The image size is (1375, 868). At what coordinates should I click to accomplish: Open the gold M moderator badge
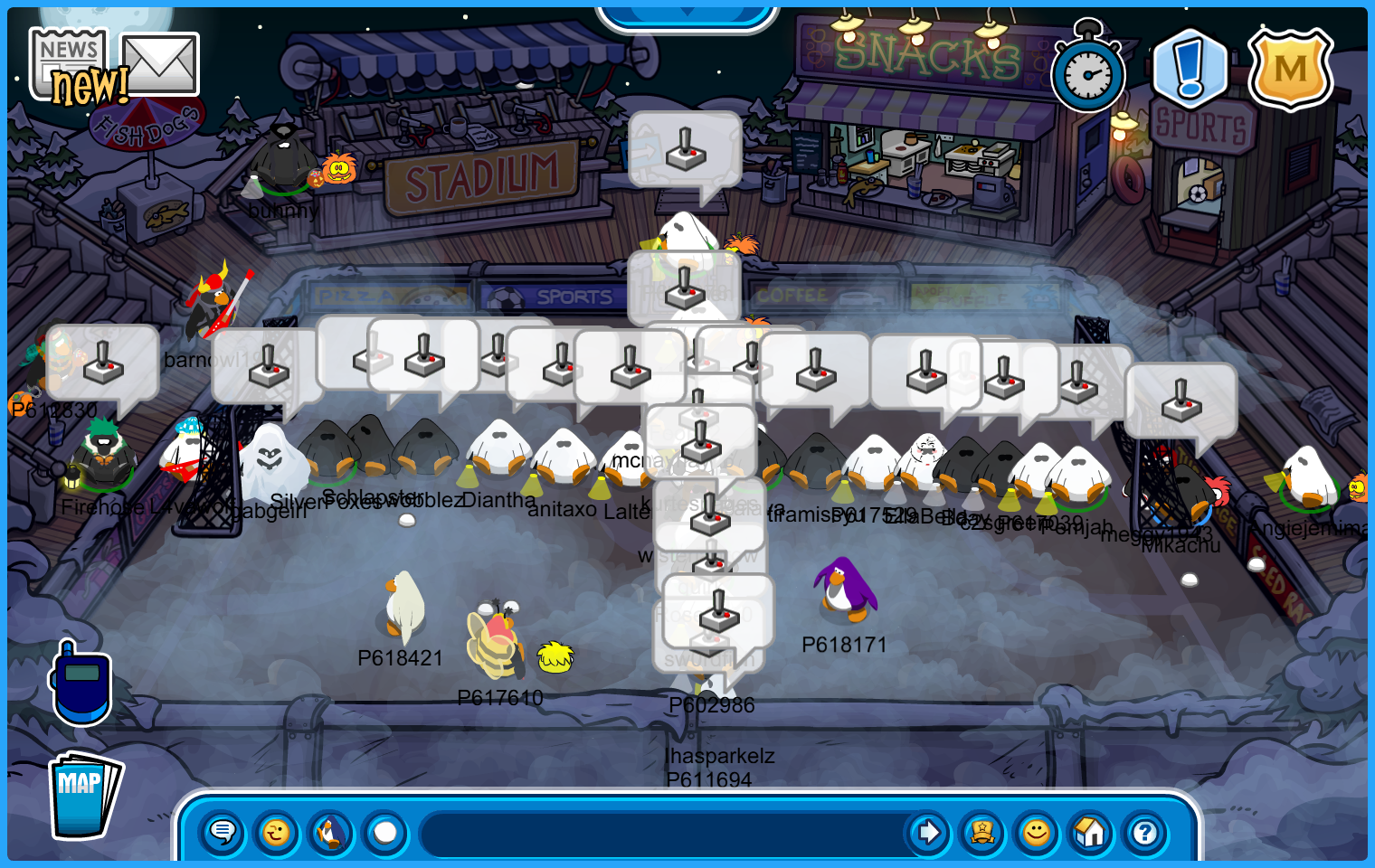(1290, 69)
